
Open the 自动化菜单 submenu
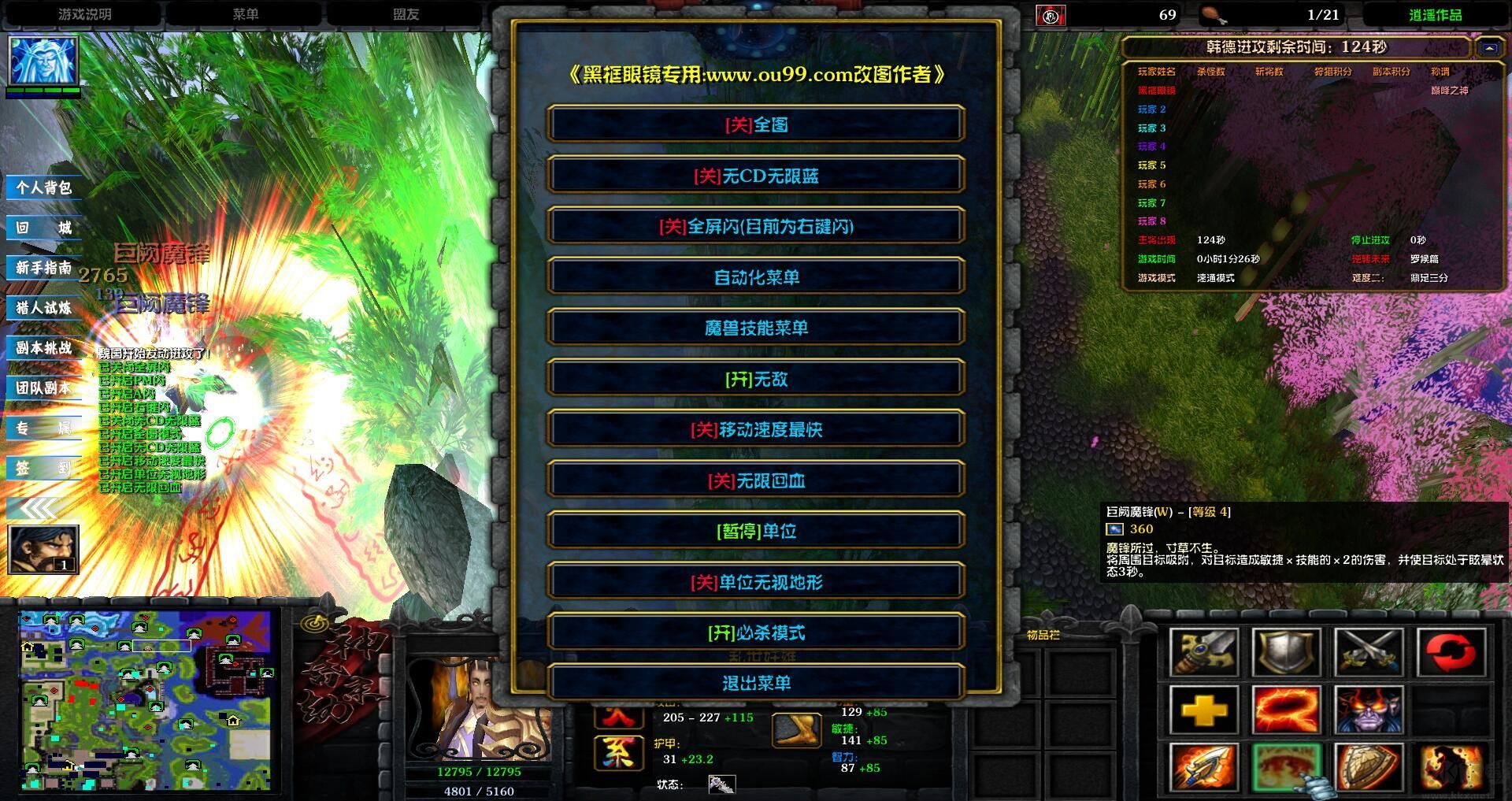point(756,277)
